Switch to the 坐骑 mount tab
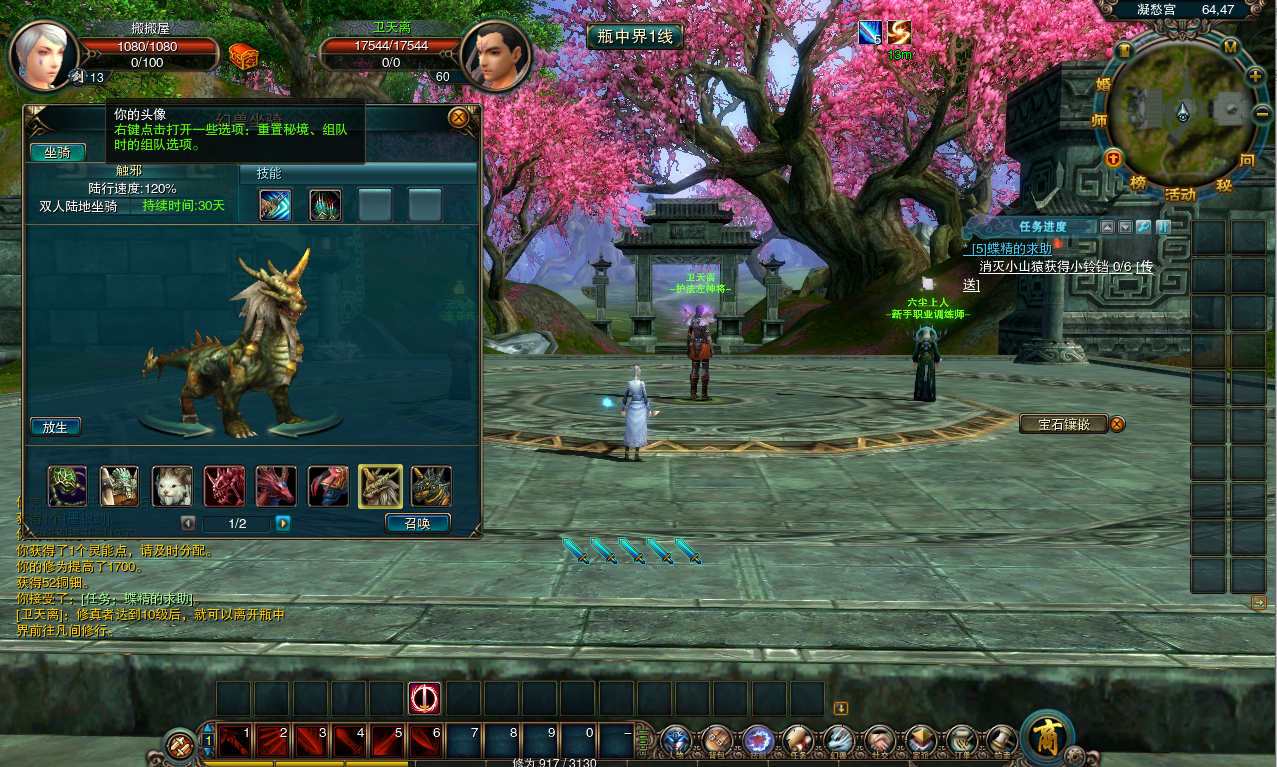The image size is (1277, 767). coord(57,152)
